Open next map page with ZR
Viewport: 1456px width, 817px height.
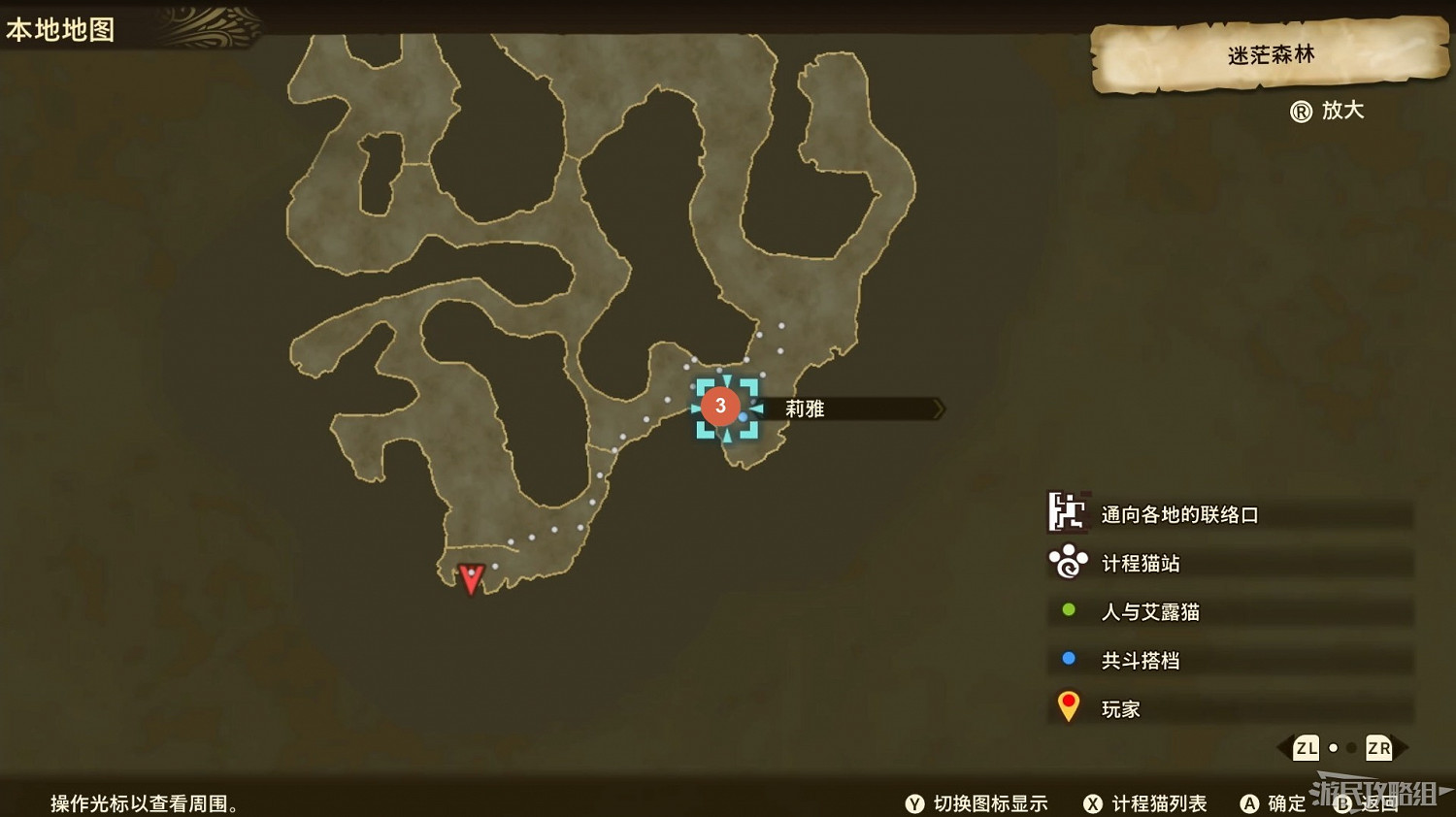coord(1378,748)
